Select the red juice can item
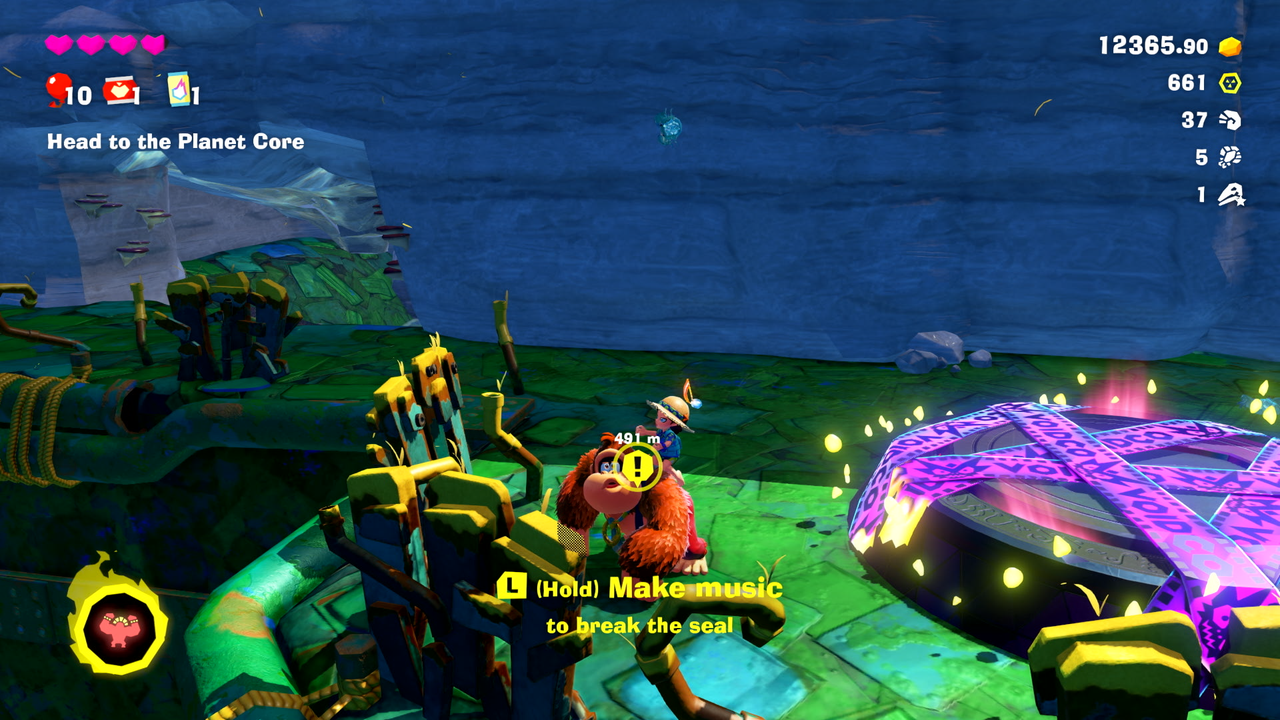The image size is (1280, 720). (x=119, y=90)
